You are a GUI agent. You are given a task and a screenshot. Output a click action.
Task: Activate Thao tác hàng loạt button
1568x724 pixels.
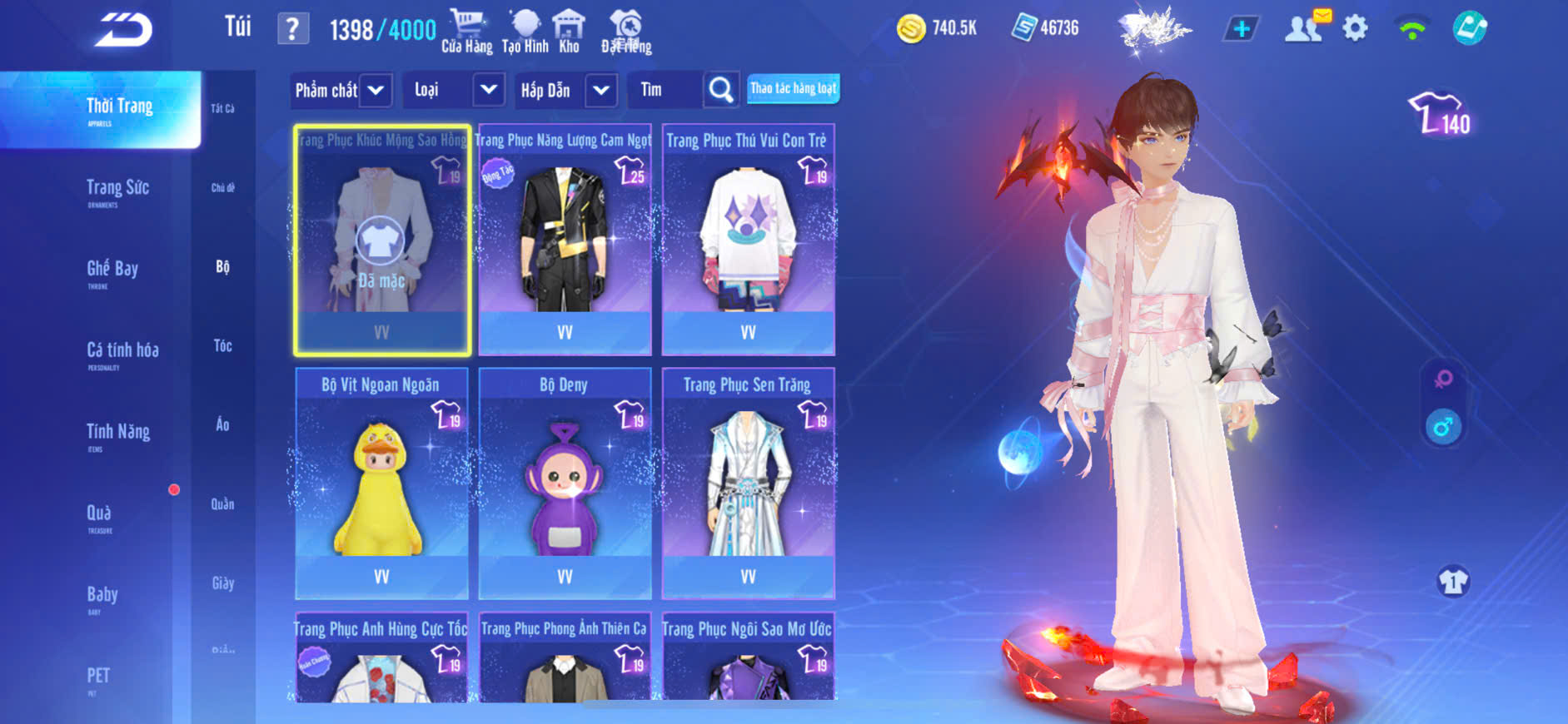pos(793,88)
